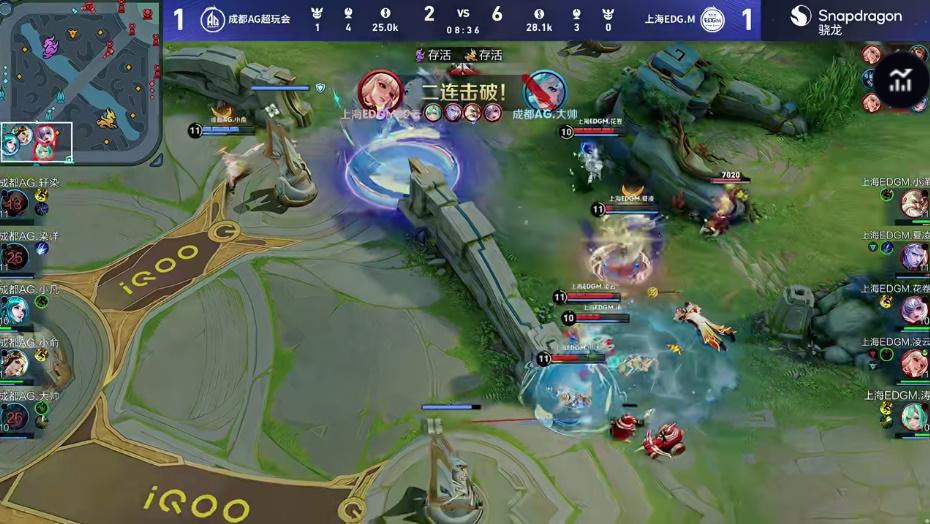The image size is (930, 524).
Task: Click the minimap in the corner
Action: (x=80, y=82)
